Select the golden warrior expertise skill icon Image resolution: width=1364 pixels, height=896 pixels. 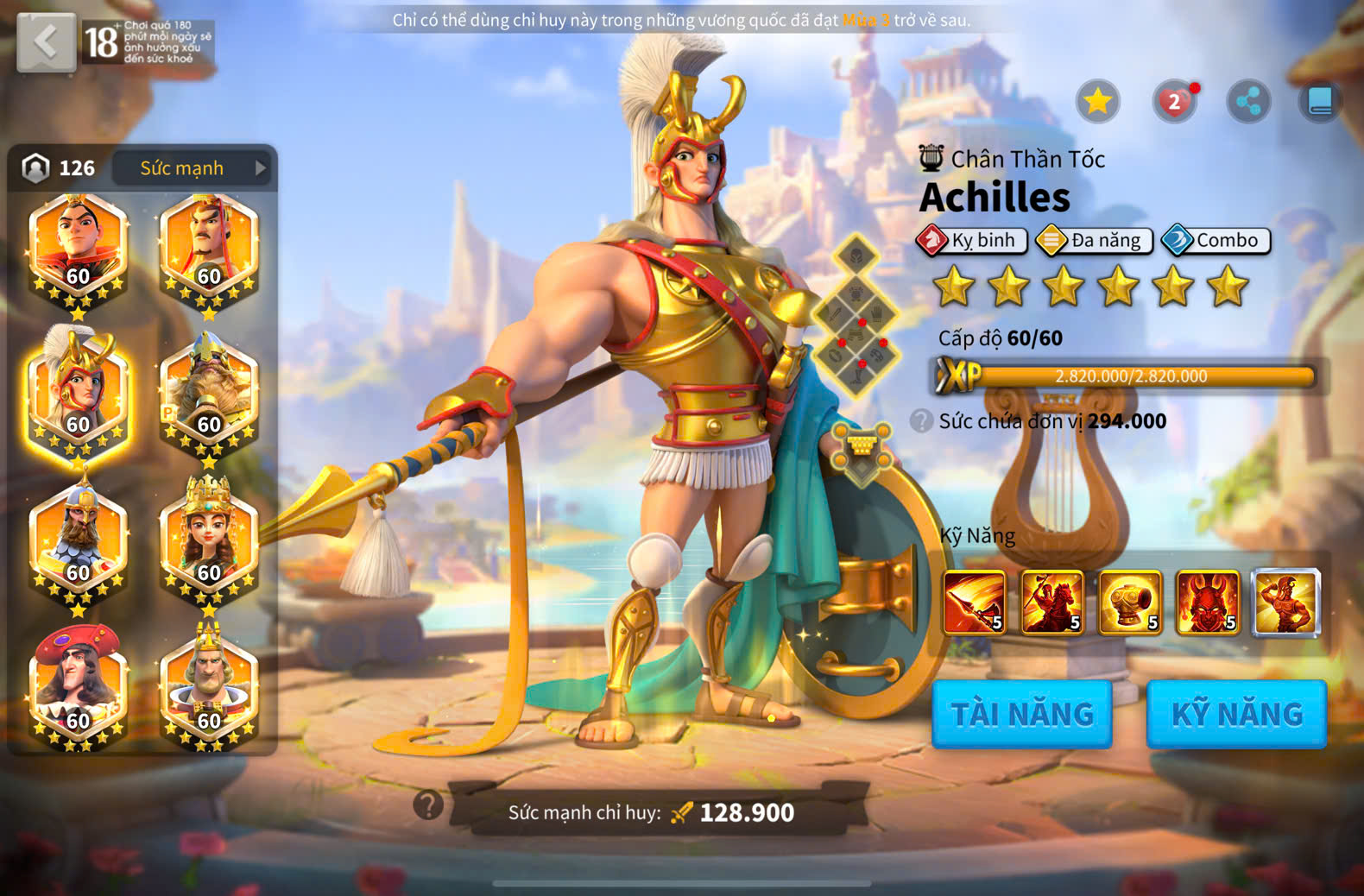pos(1285,602)
